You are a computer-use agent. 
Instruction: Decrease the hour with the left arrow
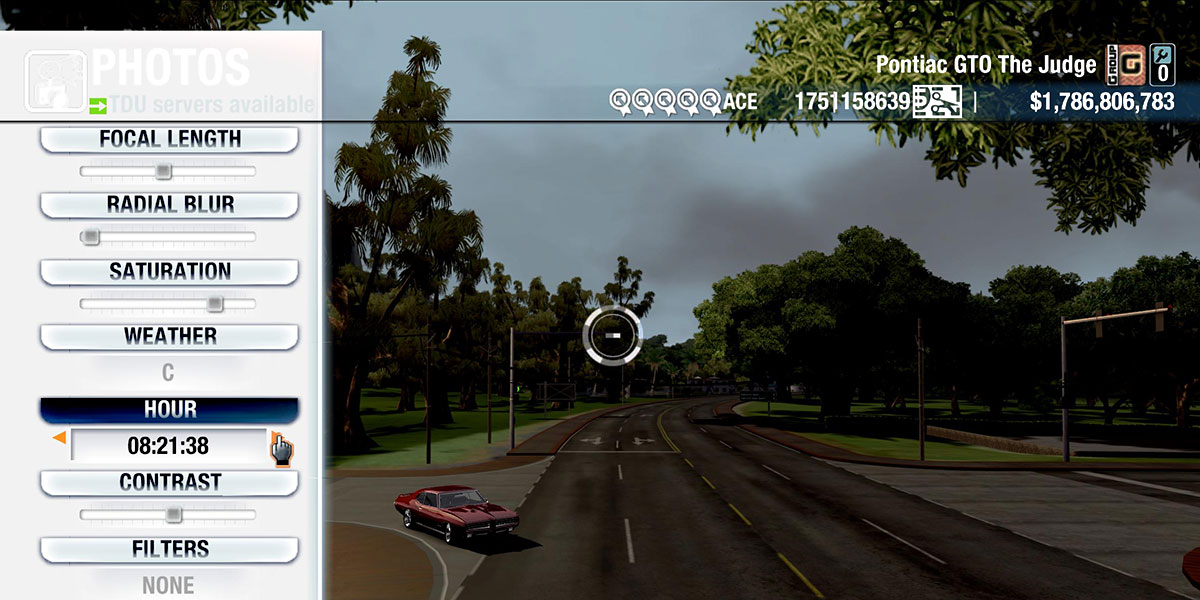point(60,438)
